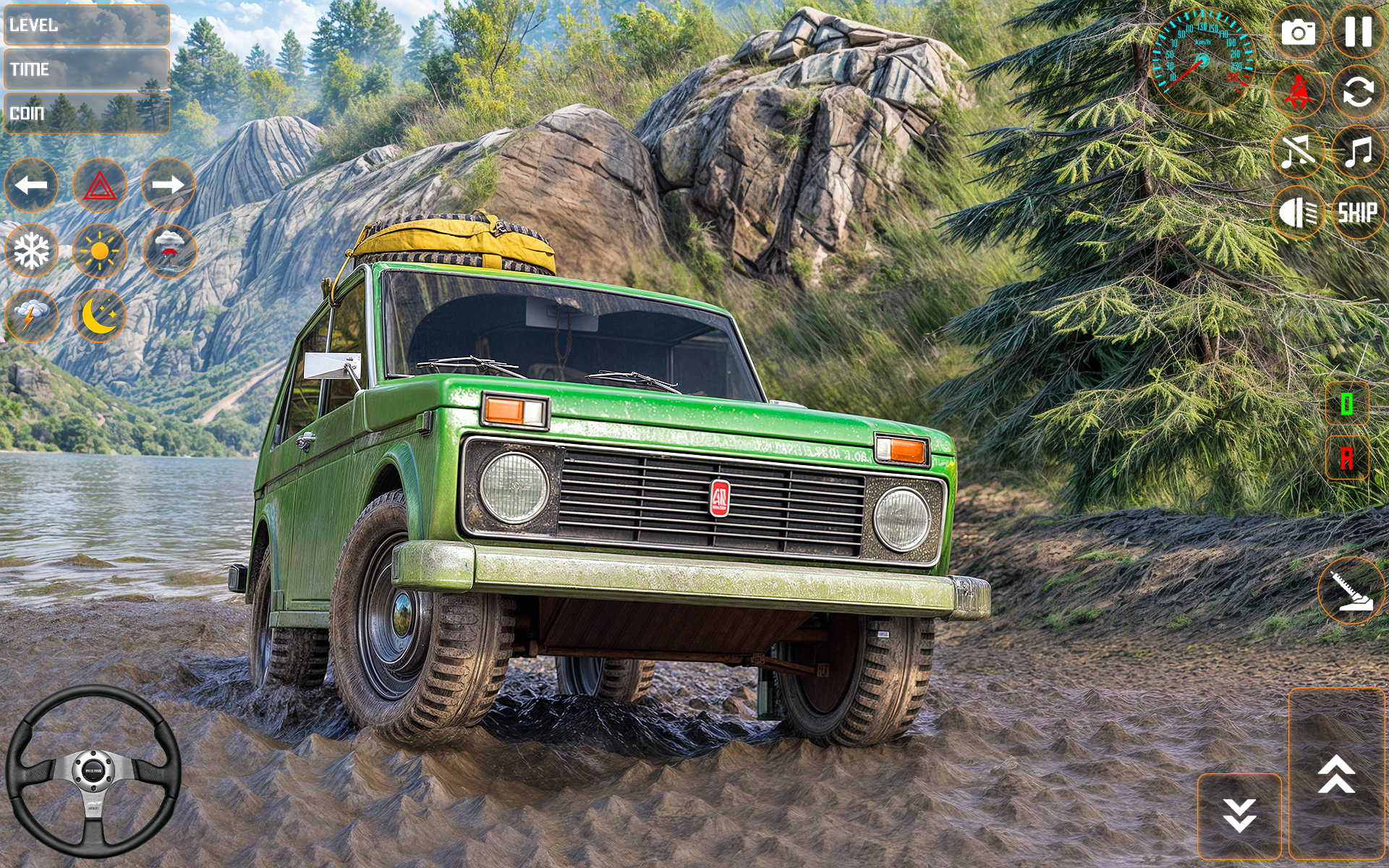Image resolution: width=1389 pixels, height=868 pixels.
Task: Restart the level with the reset icon
Action: coord(1359,93)
